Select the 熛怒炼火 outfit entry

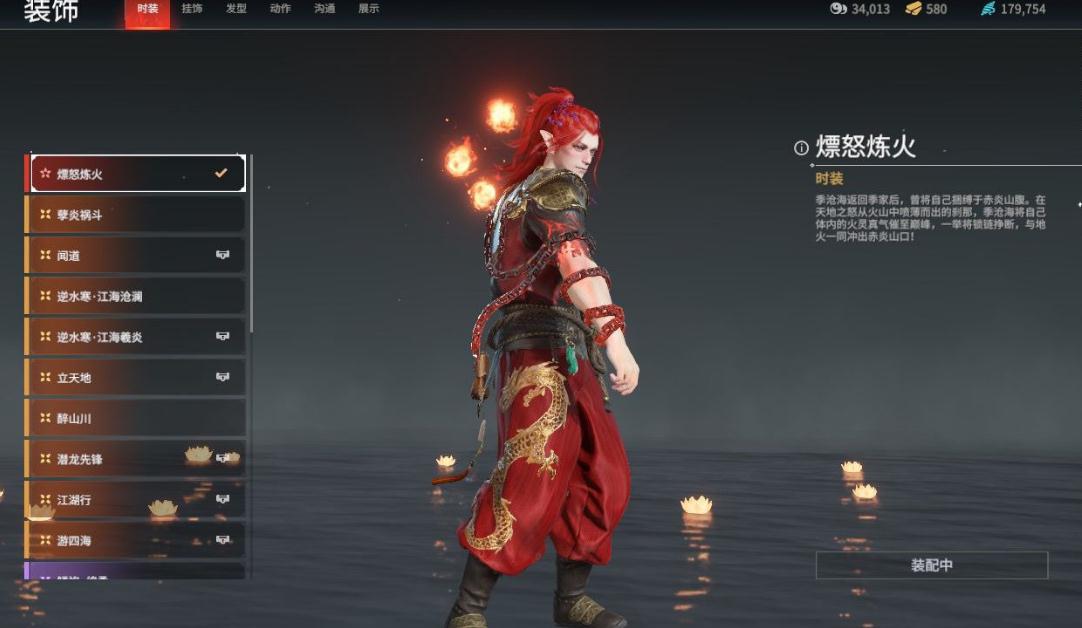pos(137,174)
